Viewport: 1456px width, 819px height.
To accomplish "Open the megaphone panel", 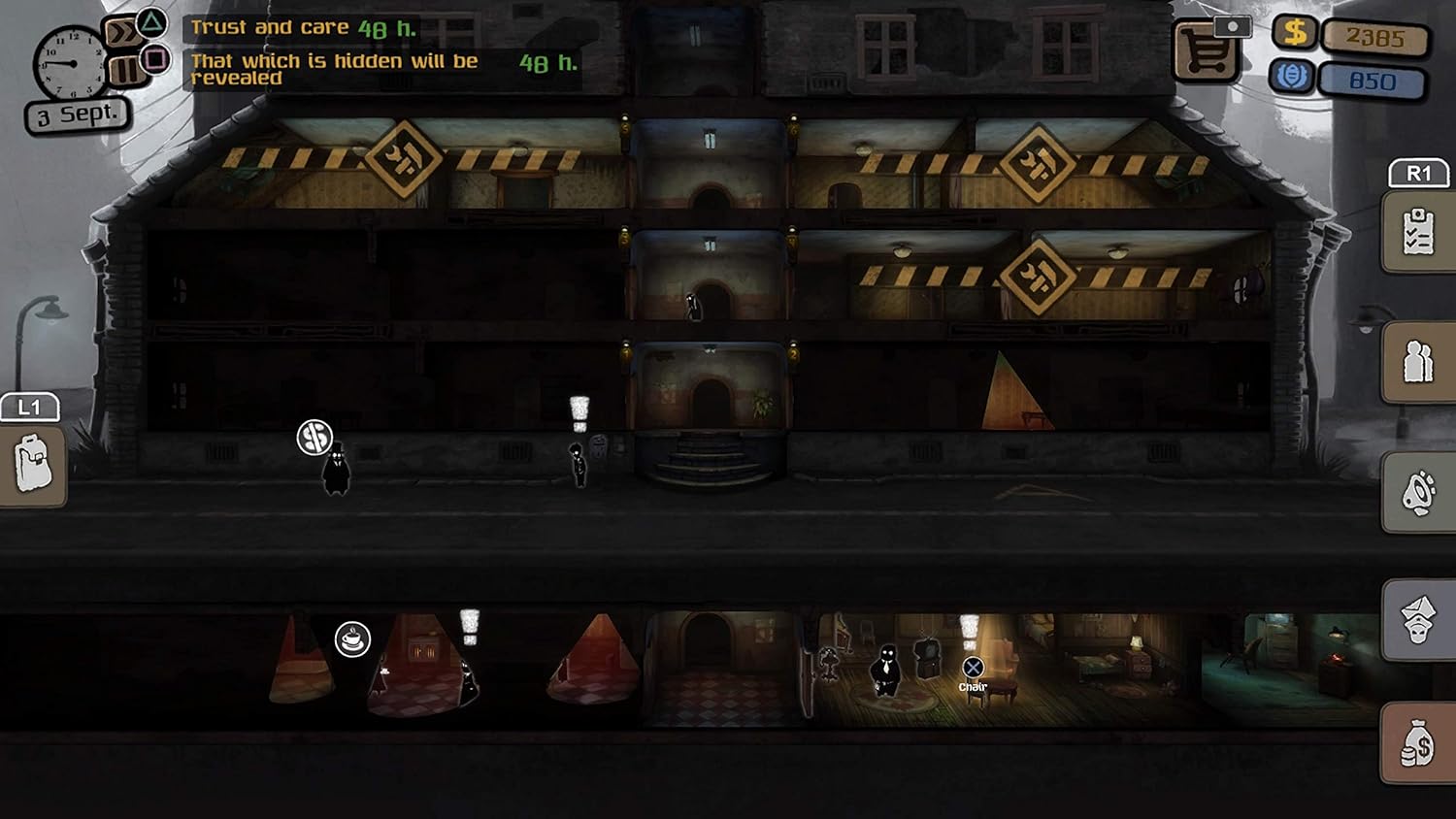I will pyautogui.click(x=1418, y=492).
